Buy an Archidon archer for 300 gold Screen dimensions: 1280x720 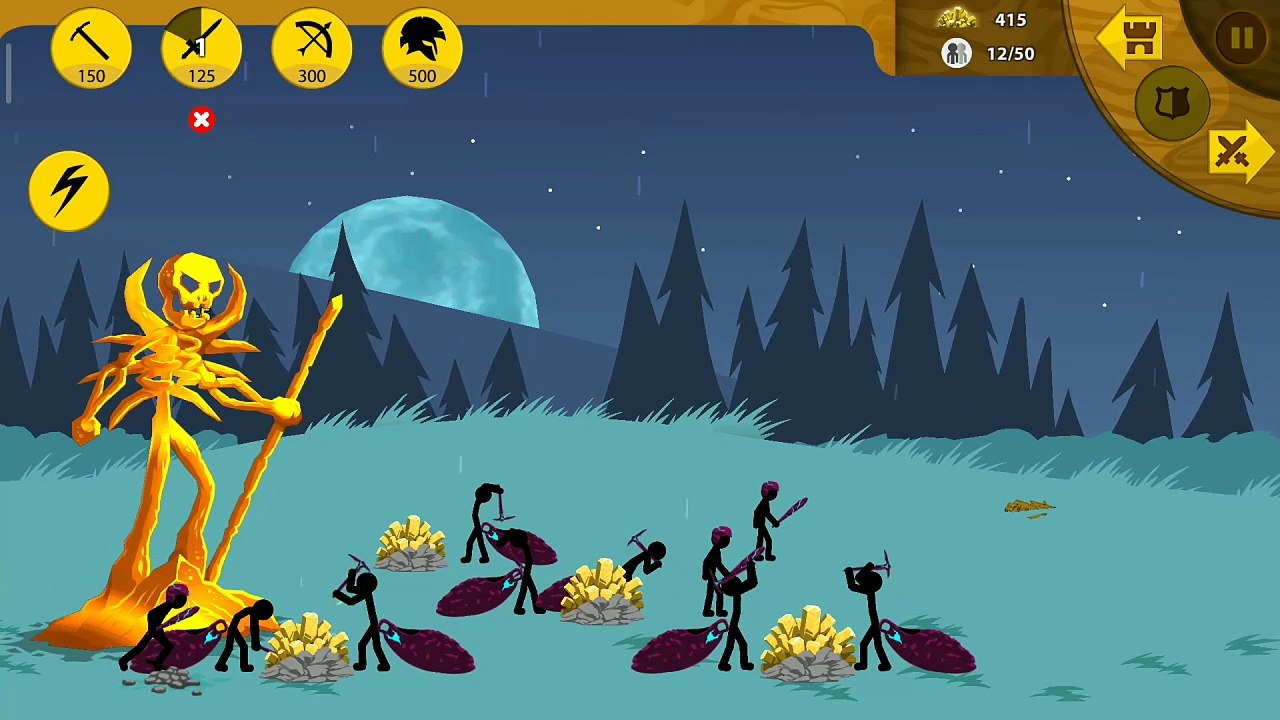(312, 48)
